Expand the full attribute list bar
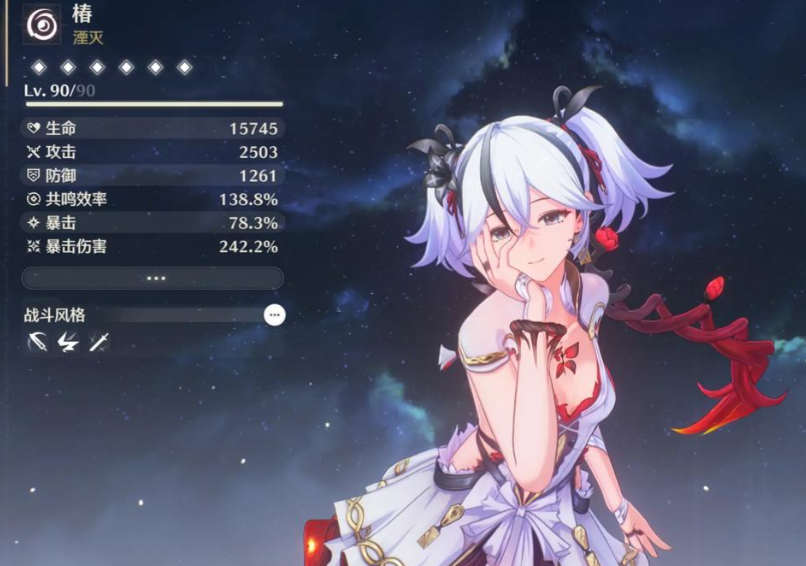 point(153,278)
